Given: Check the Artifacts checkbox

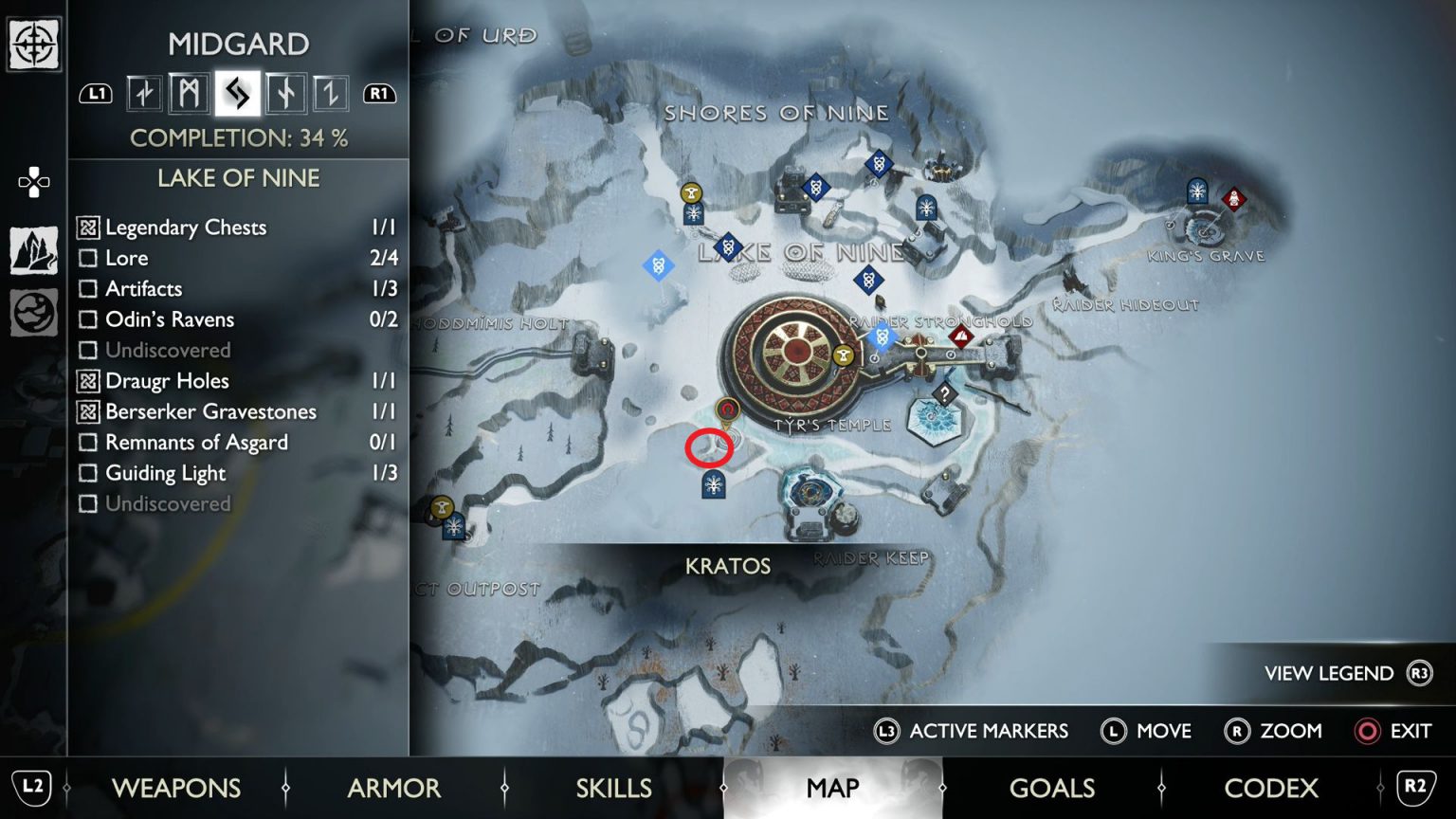Looking at the screenshot, I should [90, 288].
